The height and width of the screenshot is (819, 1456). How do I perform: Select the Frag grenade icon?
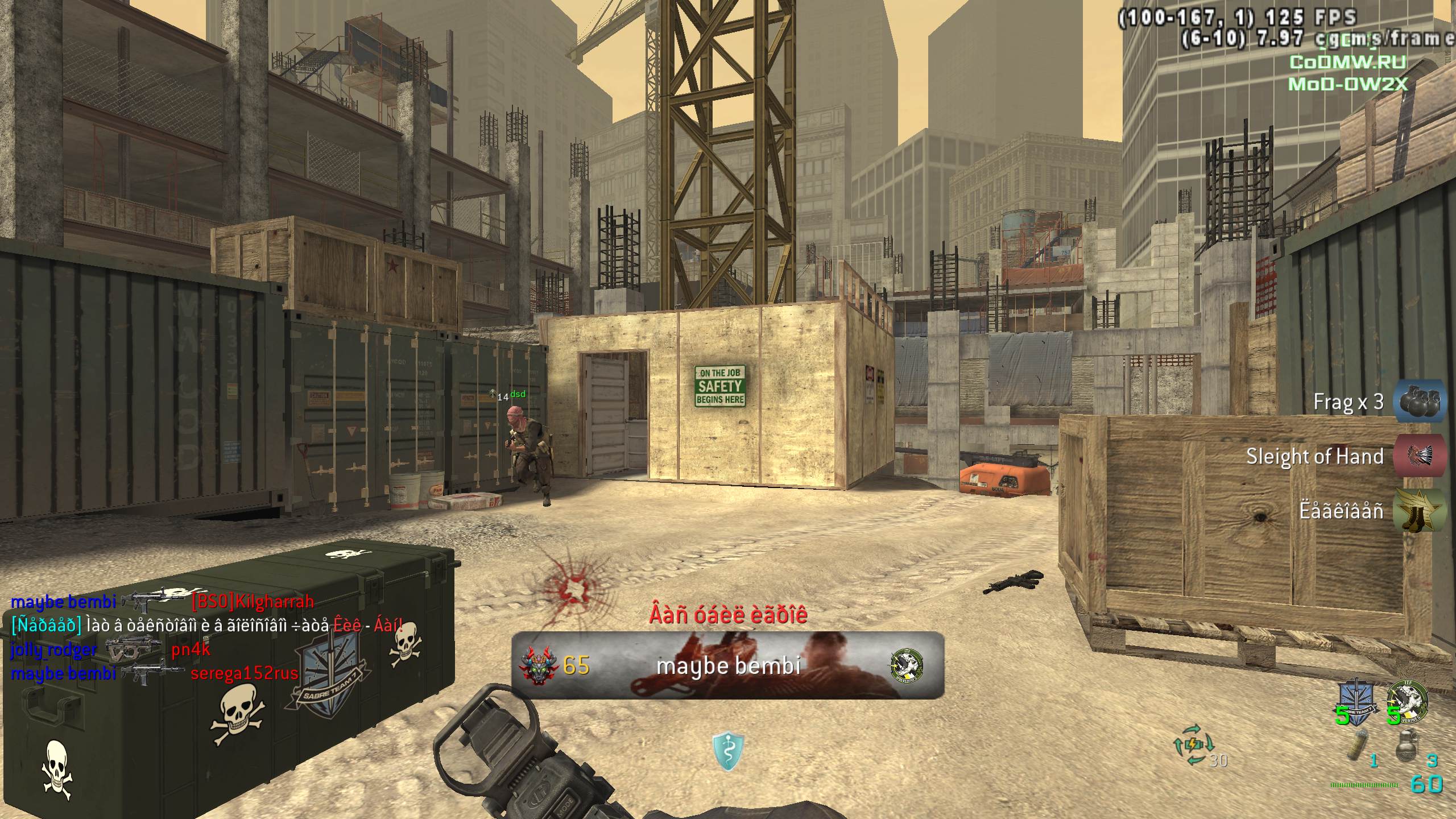click(1420, 402)
